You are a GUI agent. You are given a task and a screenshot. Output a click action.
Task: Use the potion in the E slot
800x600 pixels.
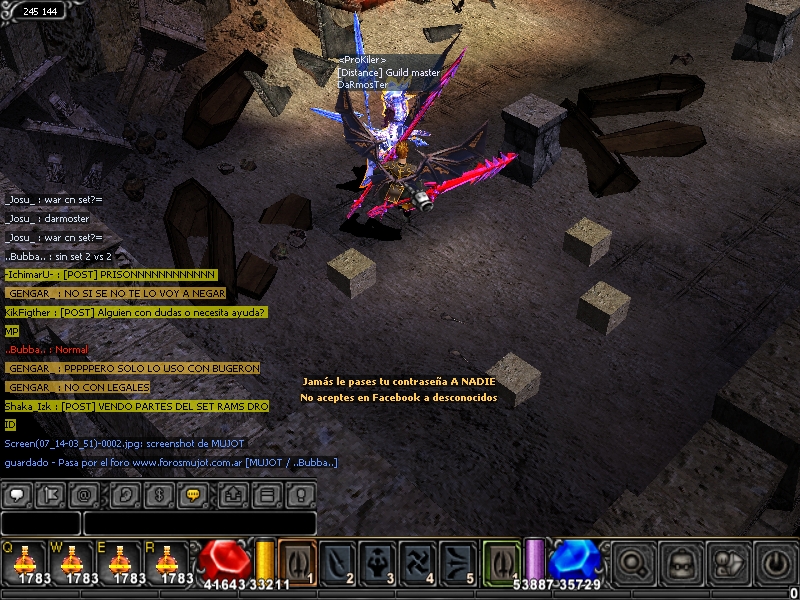(x=120, y=561)
